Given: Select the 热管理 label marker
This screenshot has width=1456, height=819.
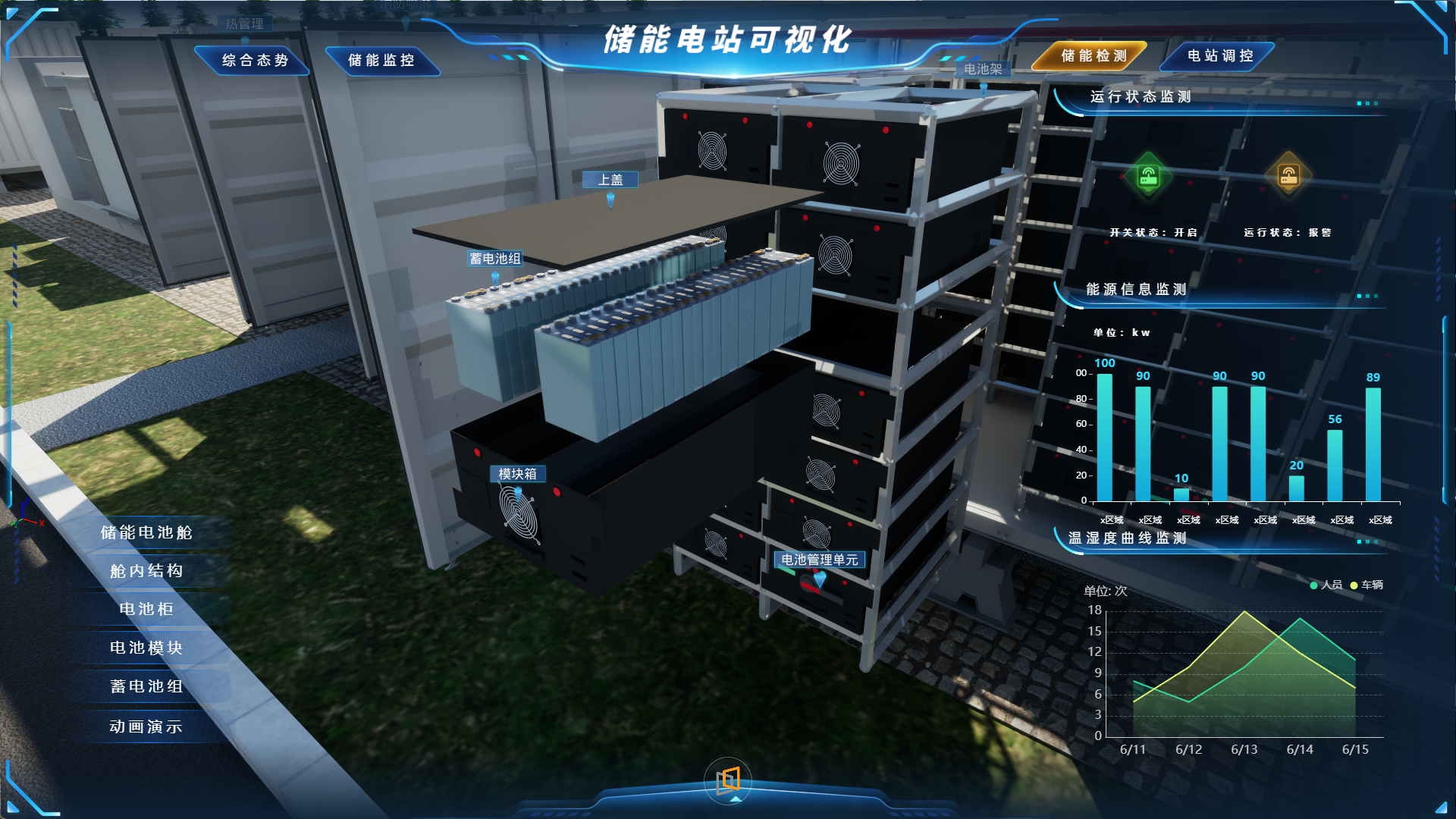Looking at the screenshot, I should 244,24.
